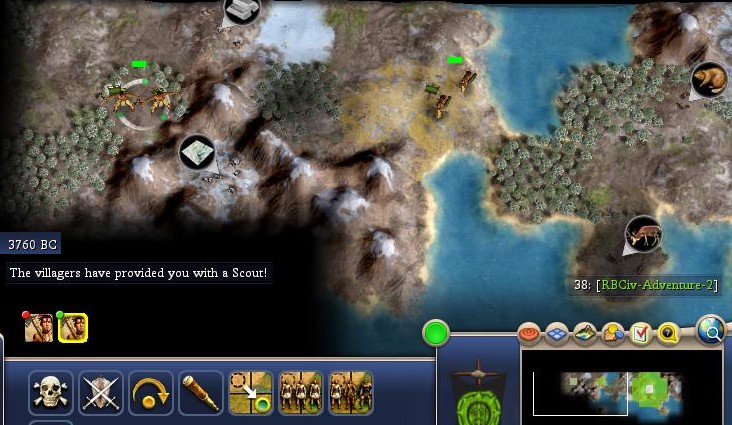The image size is (732, 425).
Task: Click the red bullseye icon above the minimap
Action: (530, 333)
